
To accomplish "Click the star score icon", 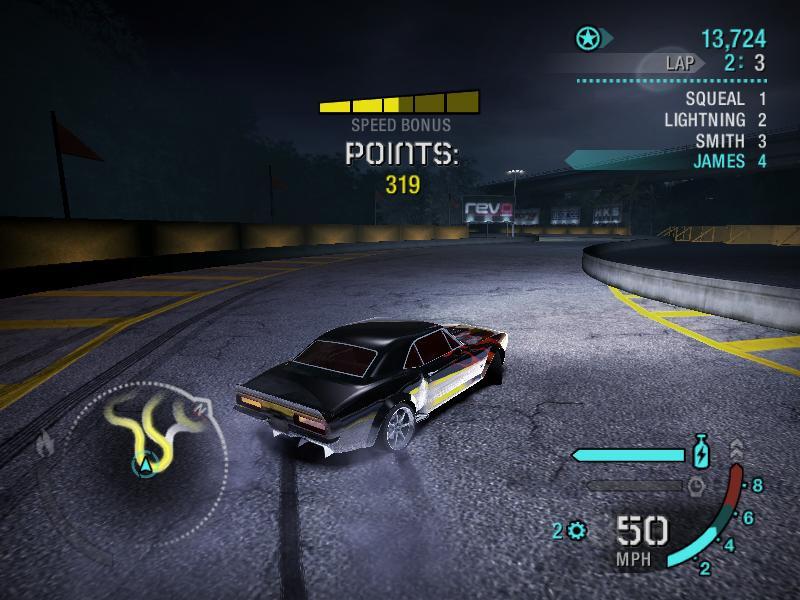I will (588, 39).
